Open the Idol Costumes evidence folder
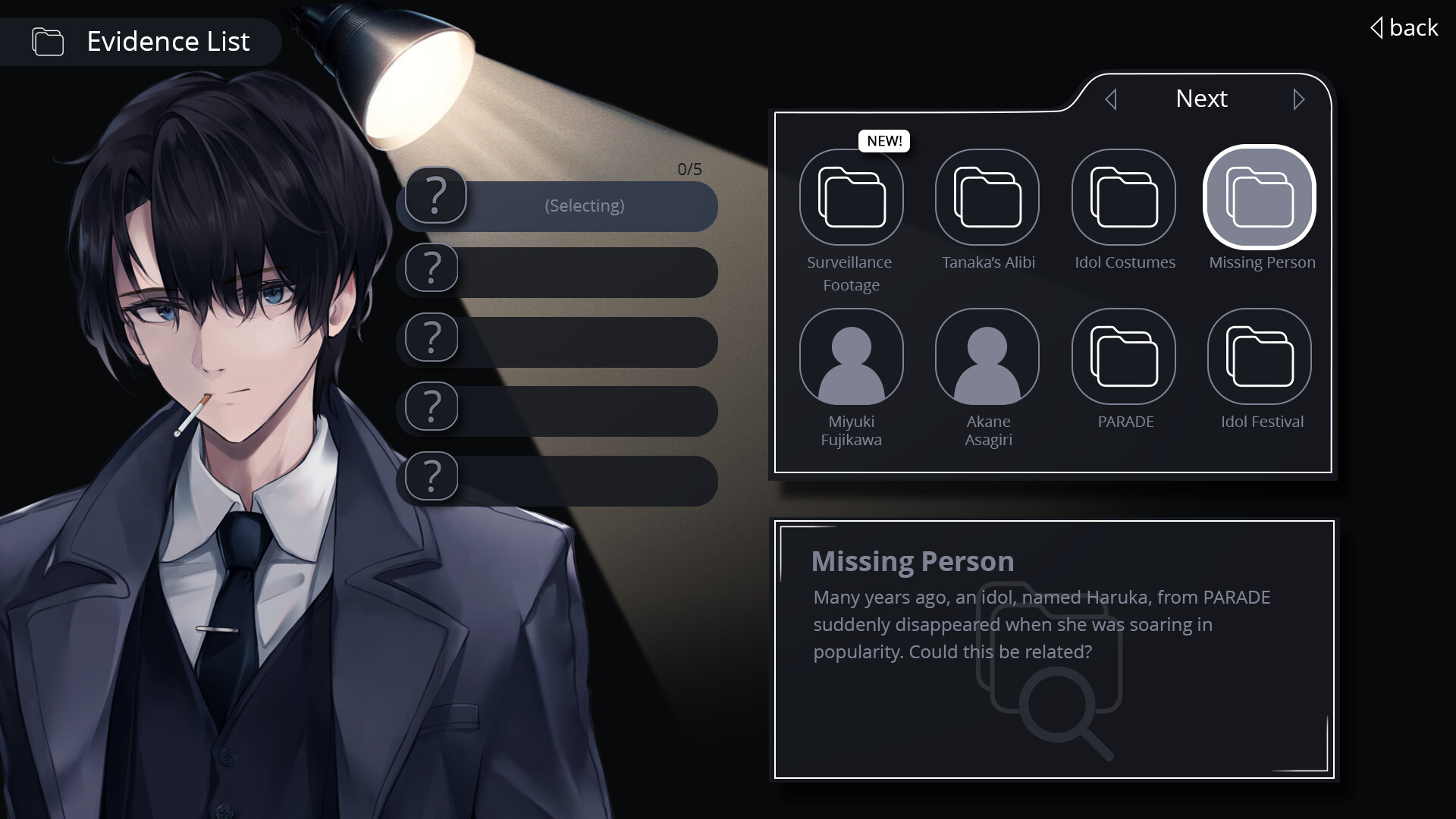Viewport: 1456px width, 819px height. click(x=1124, y=196)
